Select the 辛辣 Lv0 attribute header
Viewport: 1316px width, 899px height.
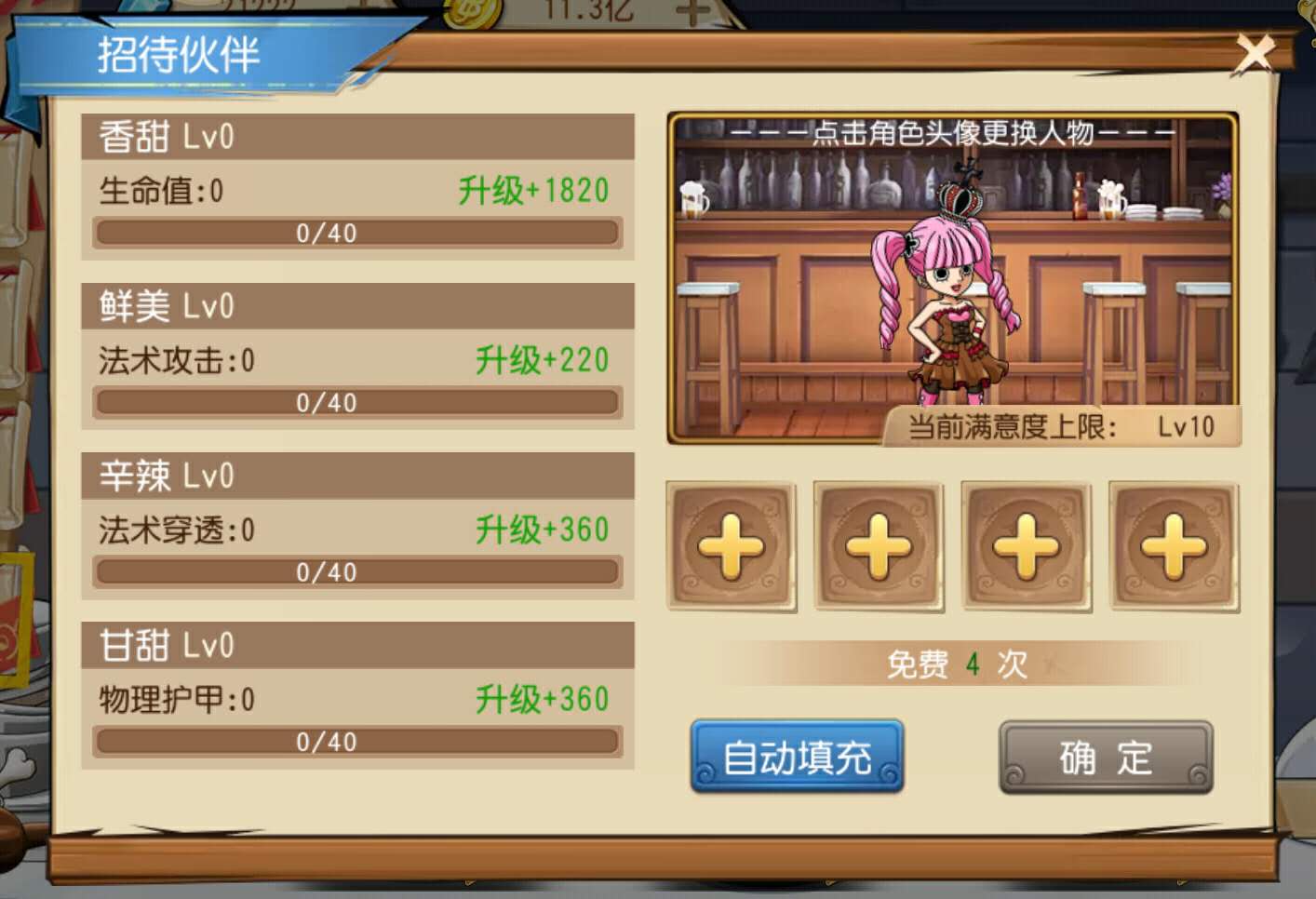358,476
